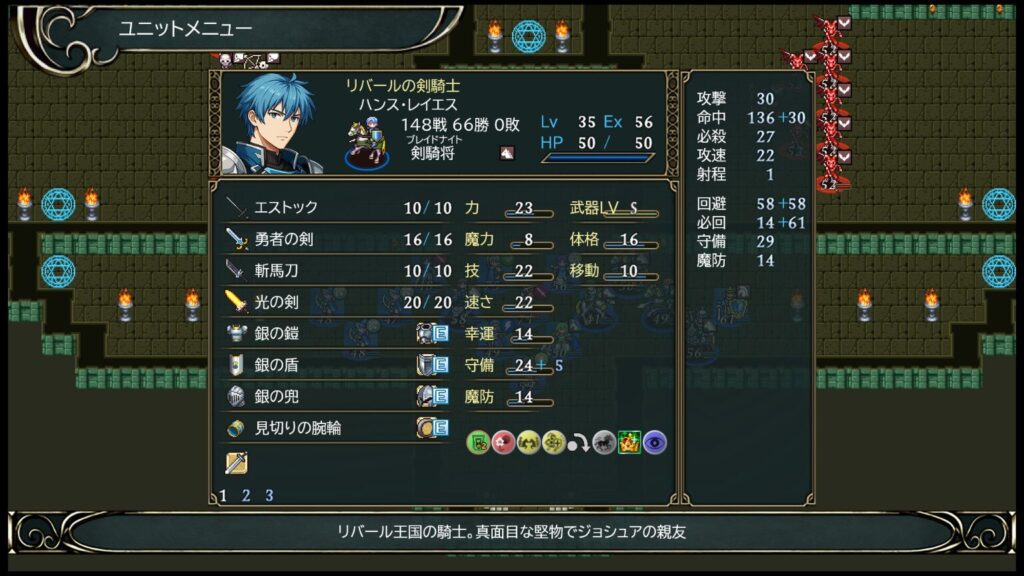Click the sword skill icon below the item list
The image size is (1024, 576).
pos(236,463)
